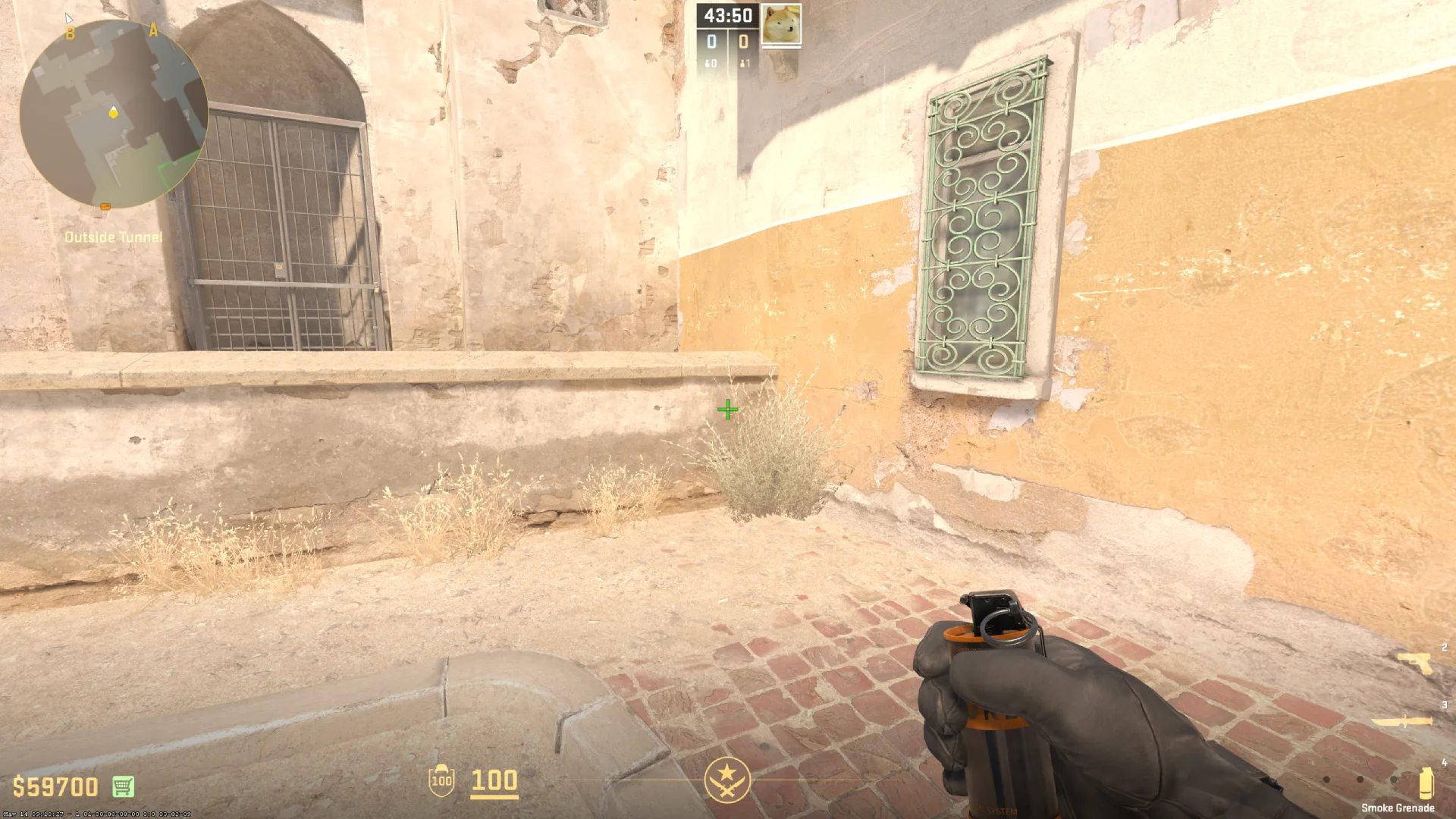Screen dimensions: 1456x819
Task: Click the yellow T score of 0
Action: (745, 42)
